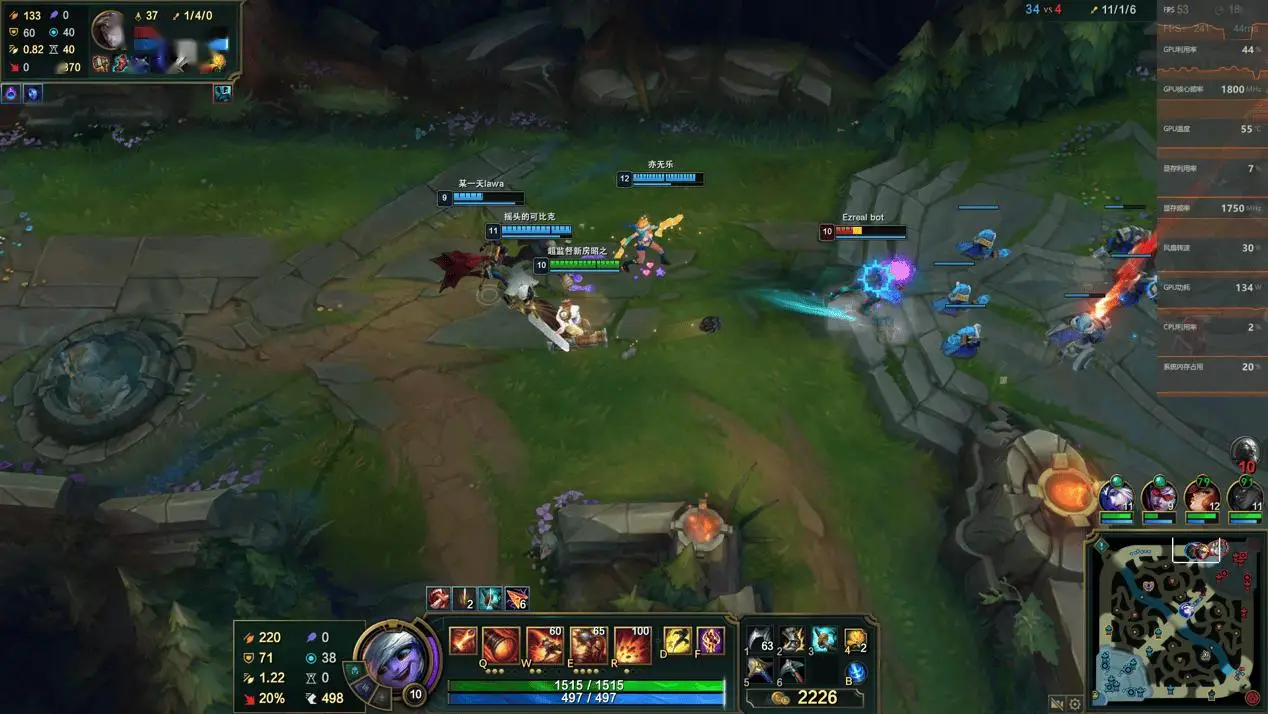Select the item in inventory slot 2
The height and width of the screenshot is (714, 1268).
pyautogui.click(x=793, y=640)
